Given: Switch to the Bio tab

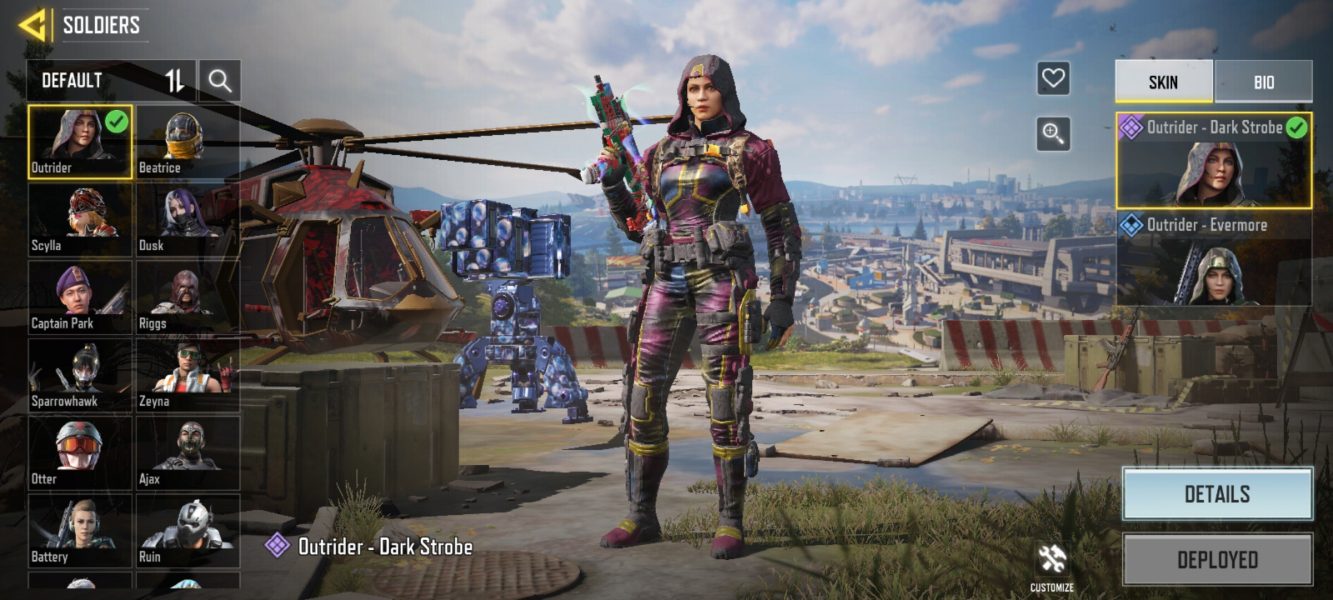Looking at the screenshot, I should tap(1263, 82).
